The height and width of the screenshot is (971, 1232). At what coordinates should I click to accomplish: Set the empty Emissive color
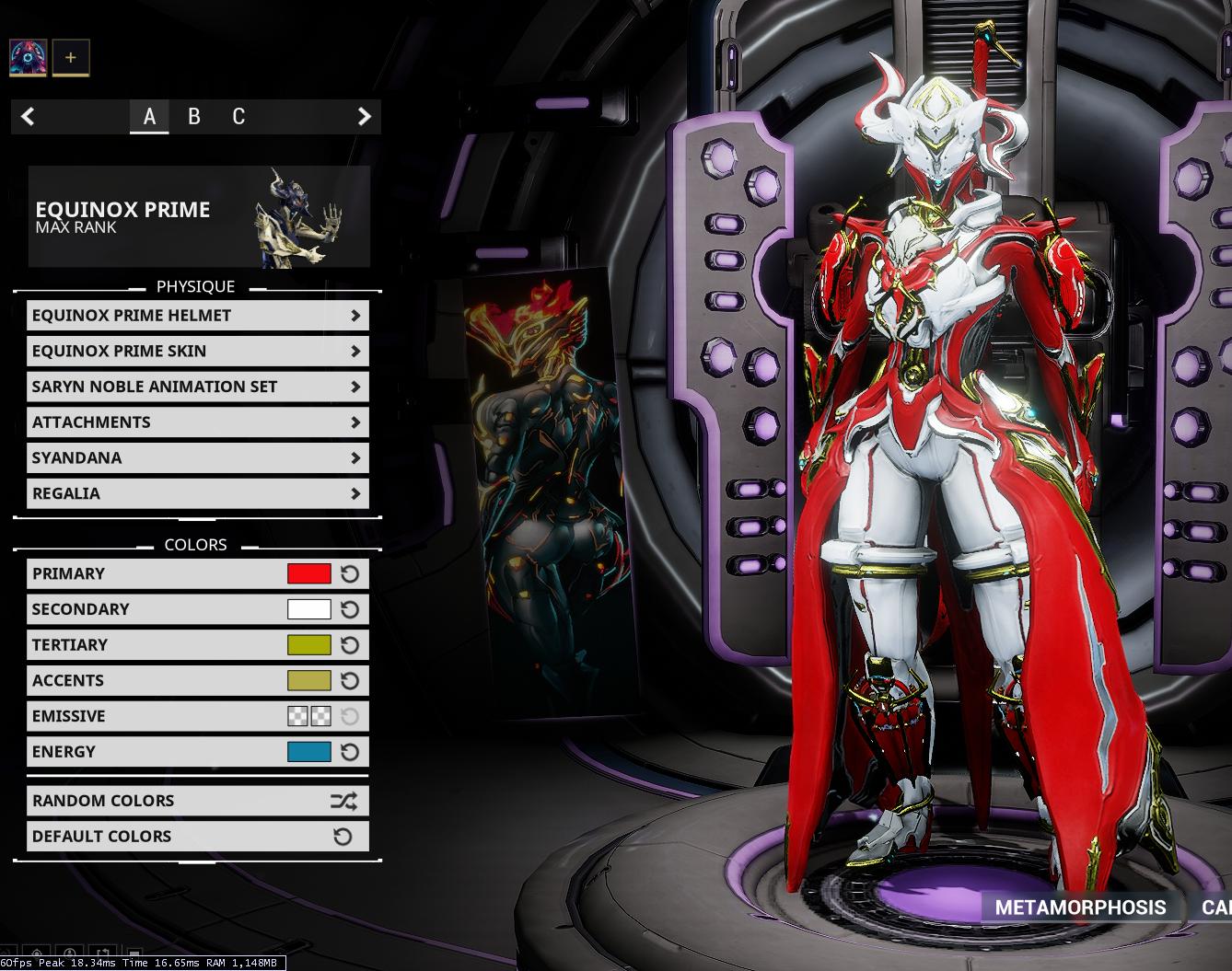[x=308, y=716]
